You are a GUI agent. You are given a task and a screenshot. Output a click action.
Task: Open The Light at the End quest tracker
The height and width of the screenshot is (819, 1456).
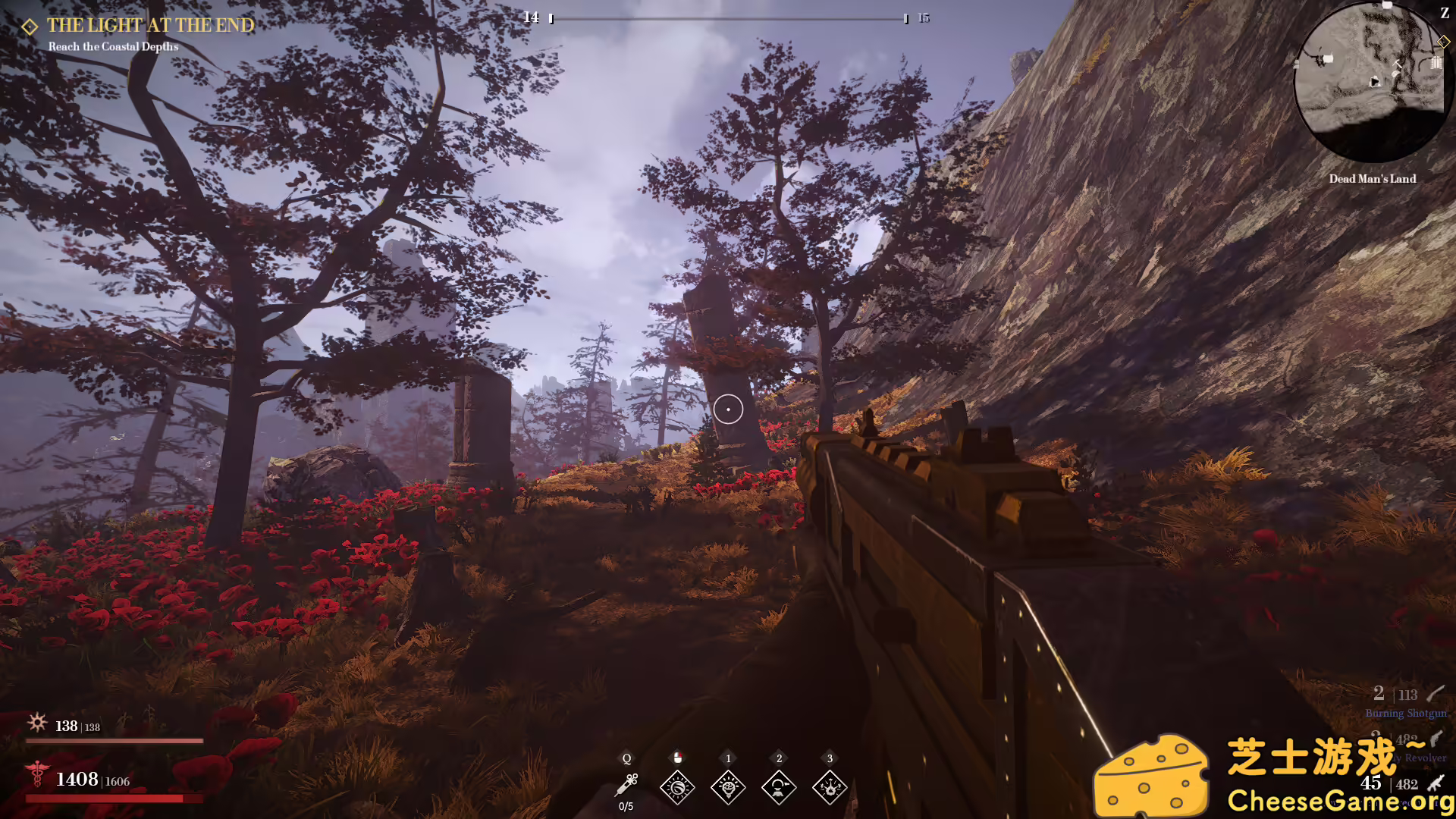(x=150, y=26)
